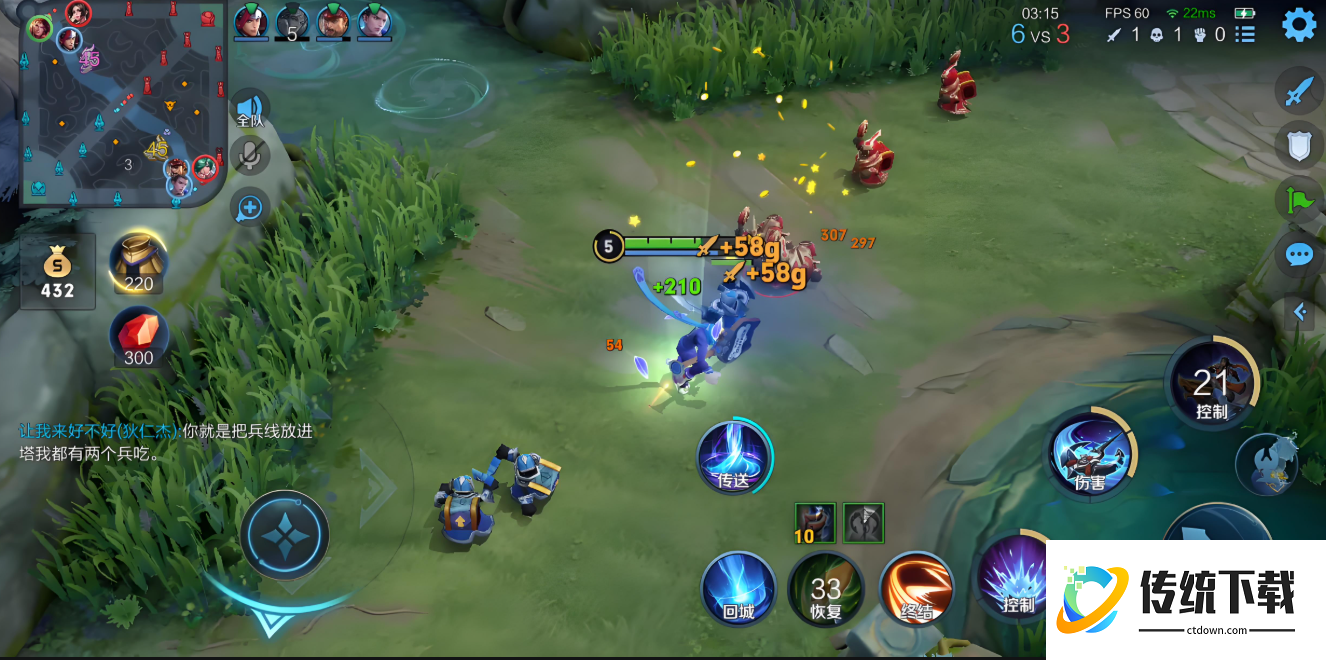Viewport: 1326px width, 660px height.
Task: Send the green flag rally signal
Action: (1298, 200)
